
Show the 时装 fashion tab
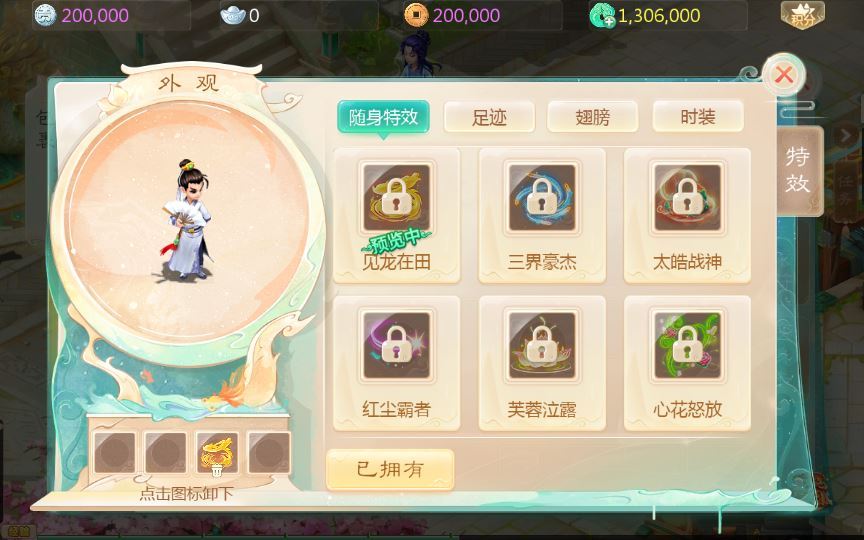[698, 117]
